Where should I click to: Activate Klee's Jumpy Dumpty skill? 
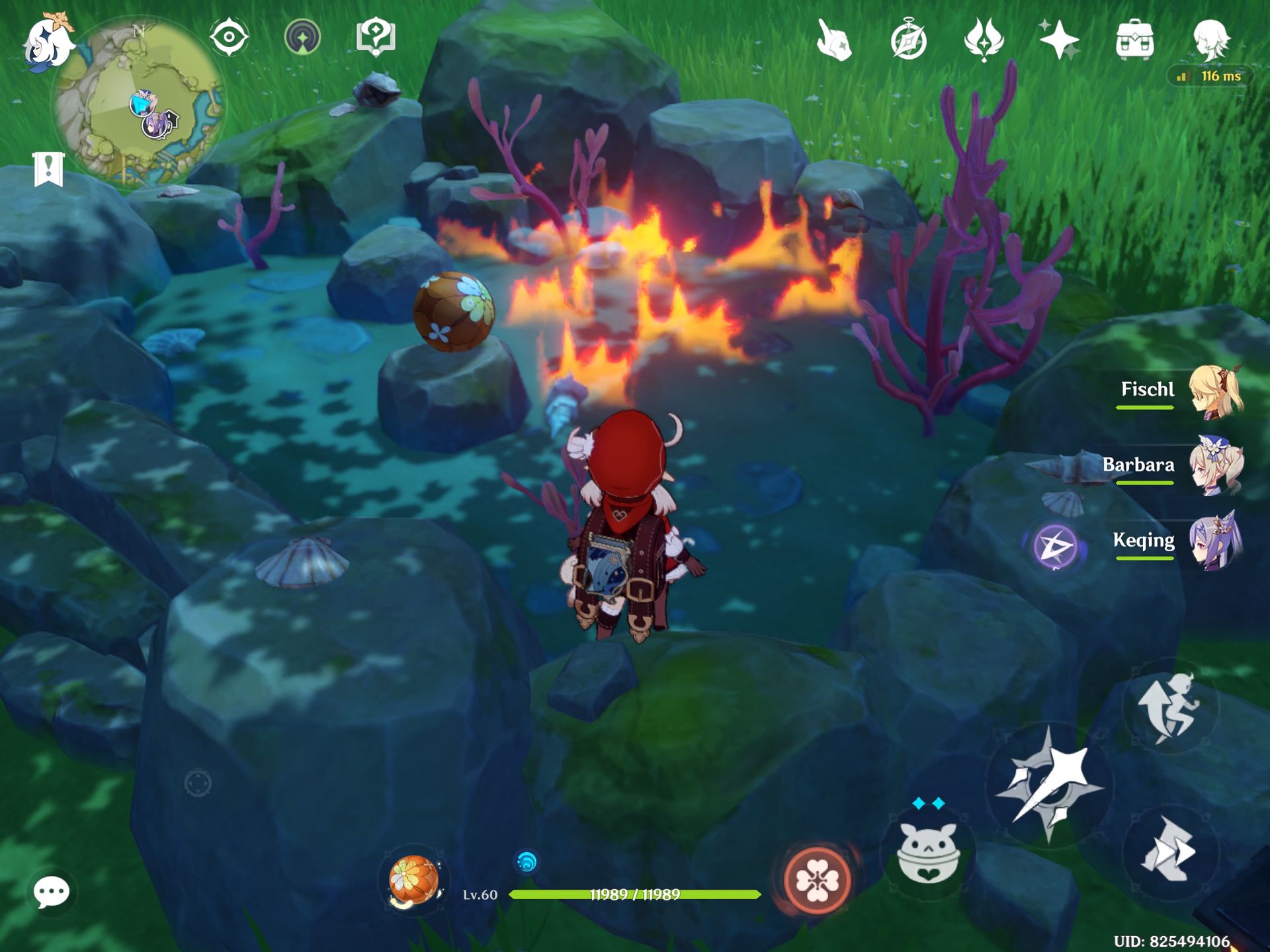pos(927,853)
